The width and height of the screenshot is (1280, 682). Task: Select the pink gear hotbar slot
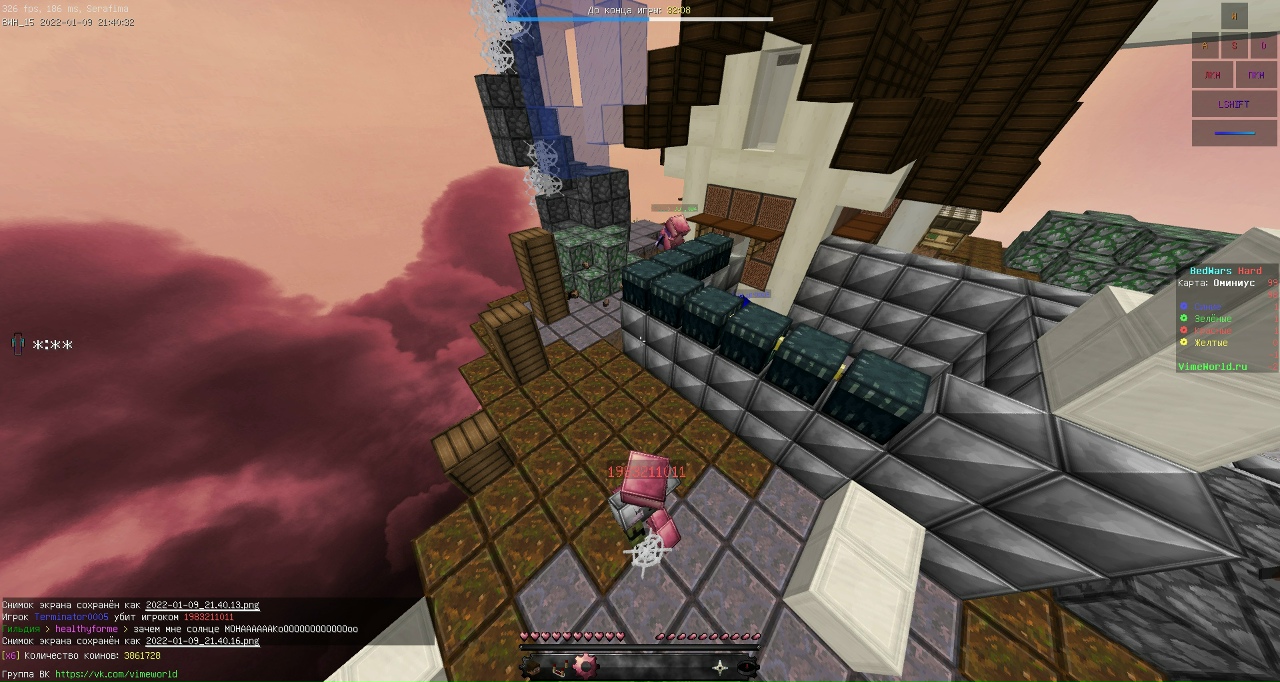pyautogui.click(x=585, y=666)
